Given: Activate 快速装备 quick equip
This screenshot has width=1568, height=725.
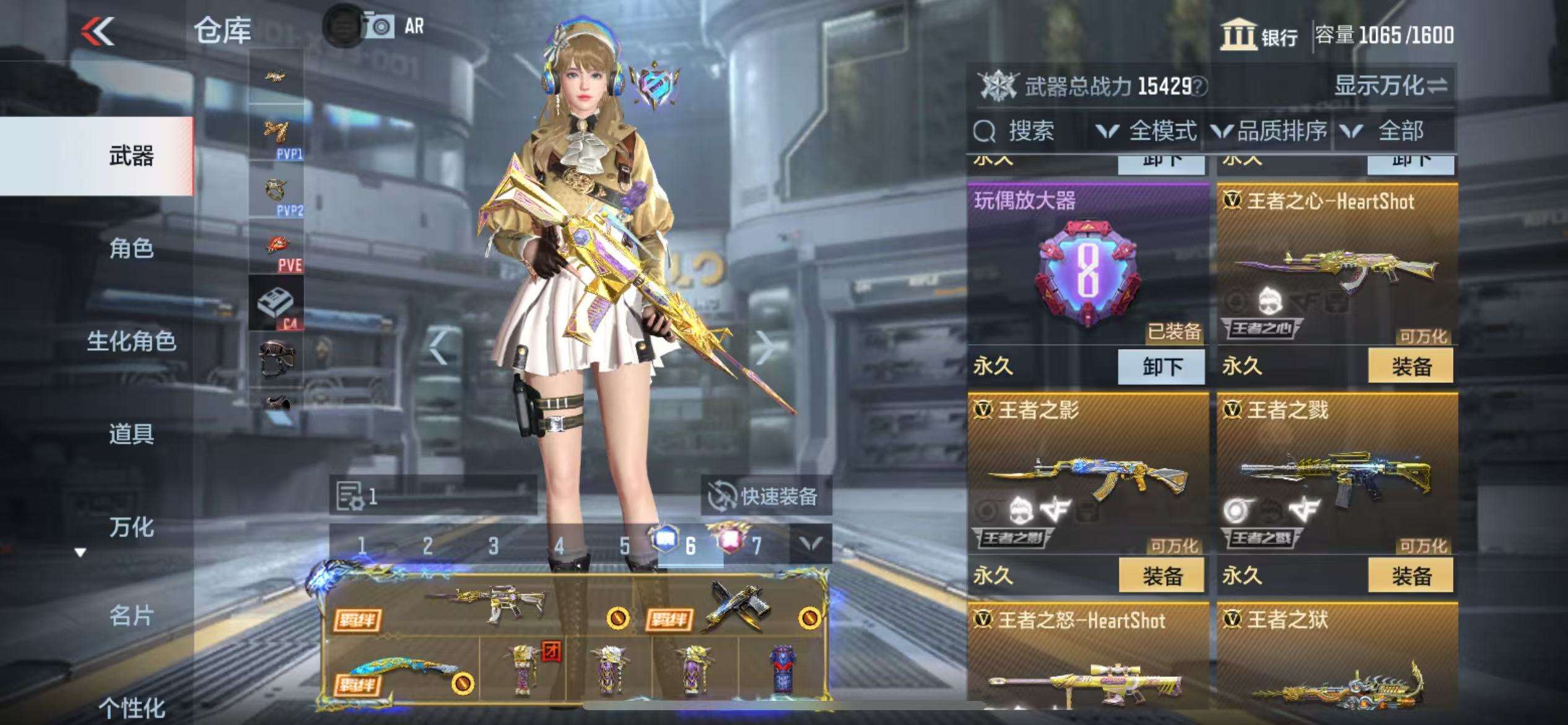Looking at the screenshot, I should (765, 496).
